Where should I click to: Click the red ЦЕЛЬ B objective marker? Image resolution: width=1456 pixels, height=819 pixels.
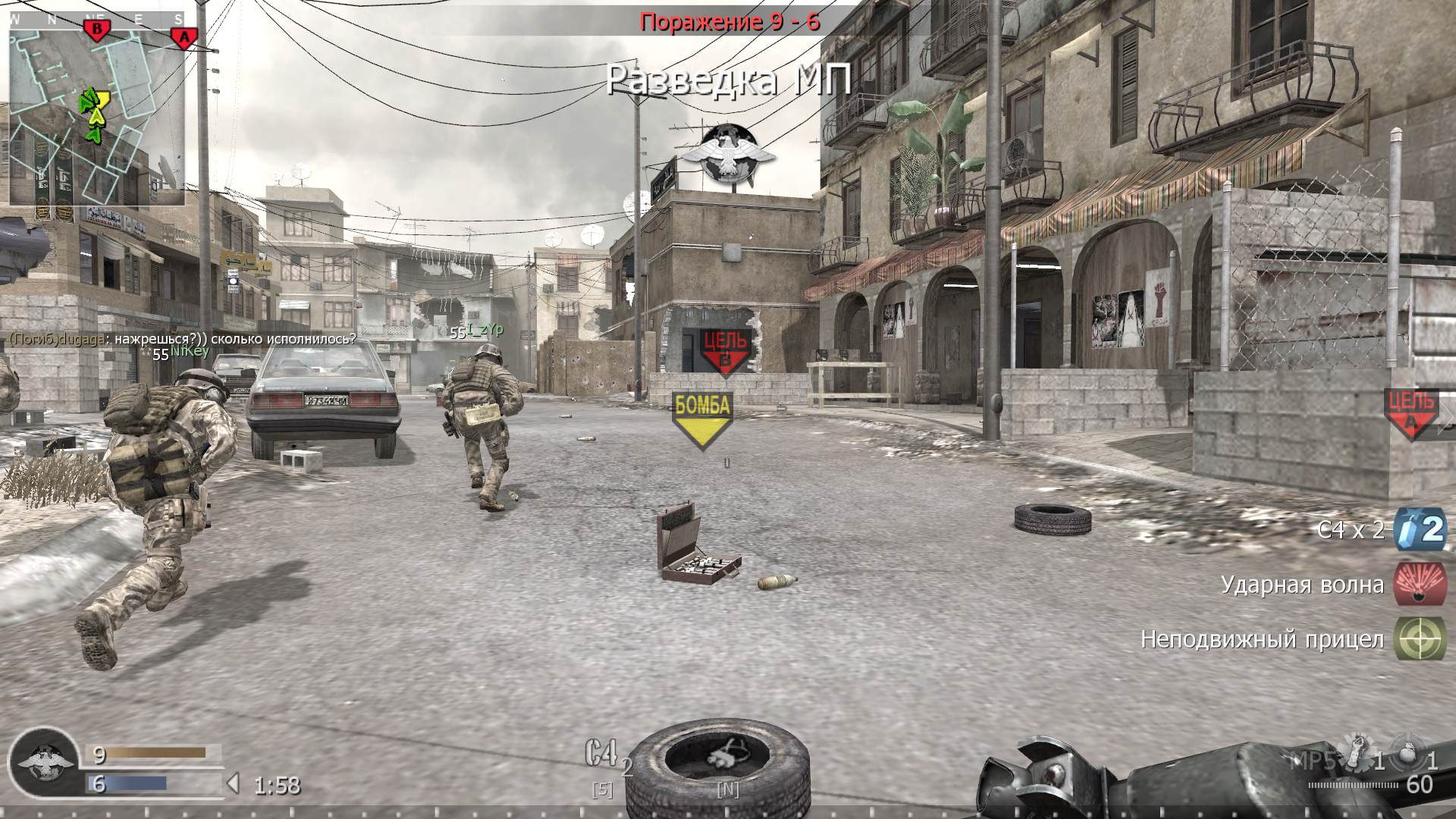click(x=725, y=352)
